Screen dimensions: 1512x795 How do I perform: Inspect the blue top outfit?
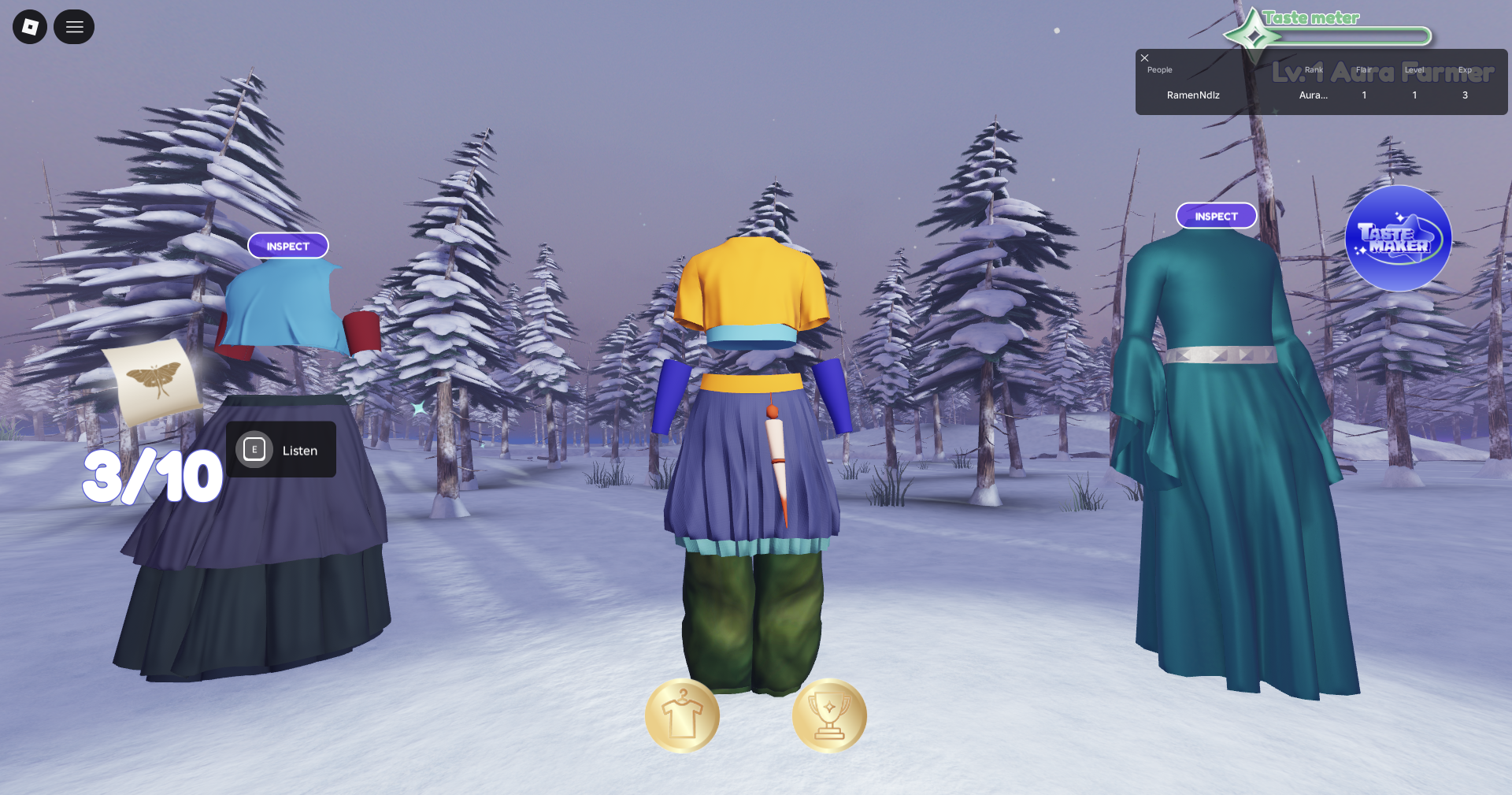pyautogui.click(x=288, y=246)
